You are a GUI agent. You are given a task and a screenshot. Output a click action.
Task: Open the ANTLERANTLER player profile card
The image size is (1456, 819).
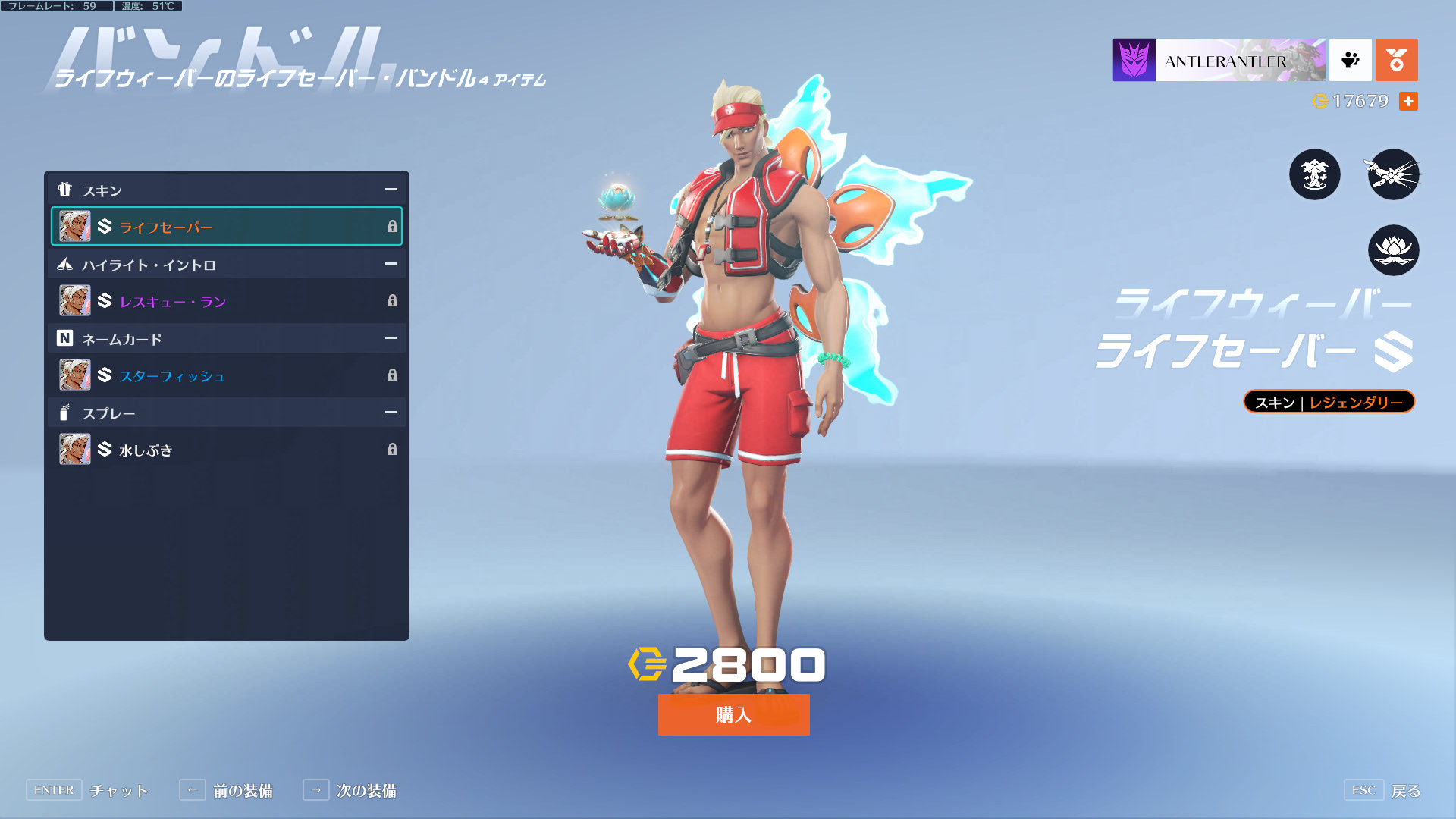coord(1219,60)
